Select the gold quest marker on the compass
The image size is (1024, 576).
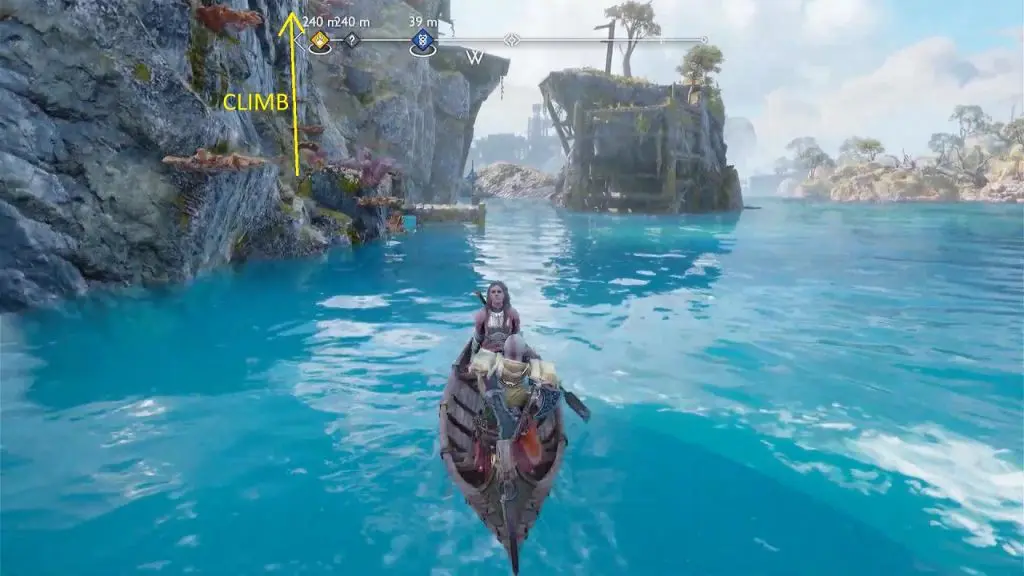(x=319, y=41)
